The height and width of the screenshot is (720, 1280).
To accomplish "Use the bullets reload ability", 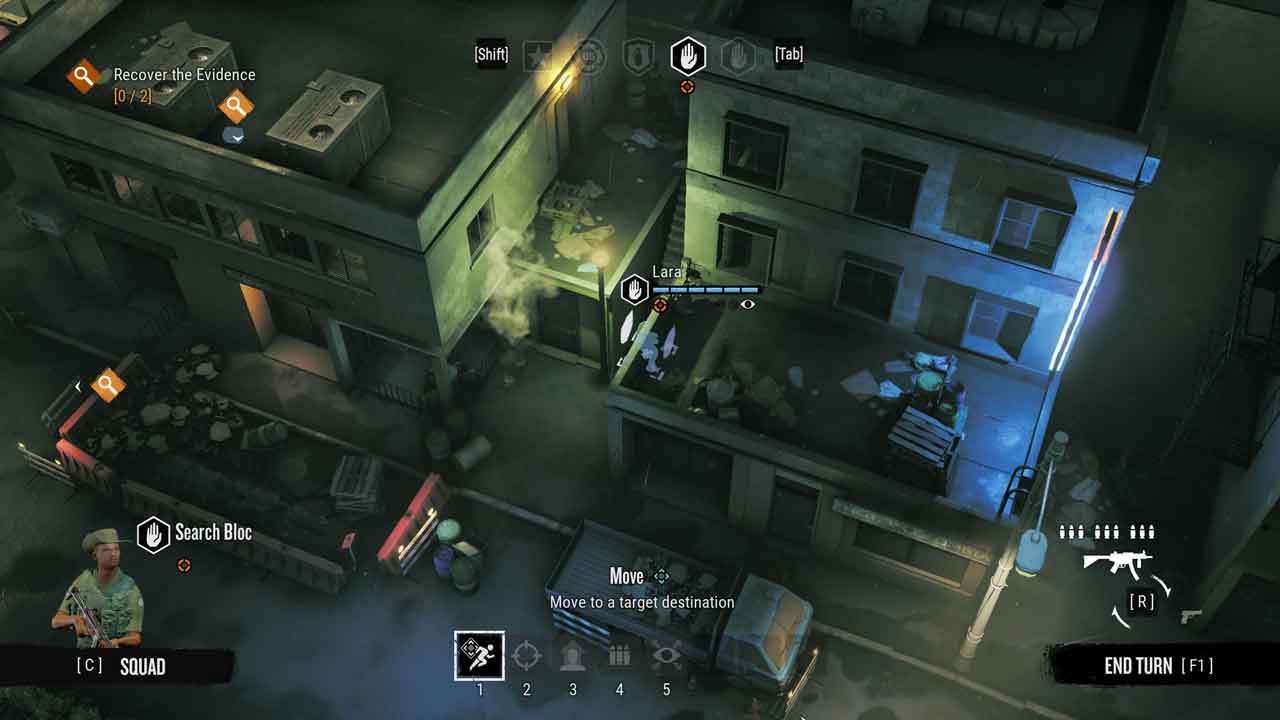I will point(619,656).
